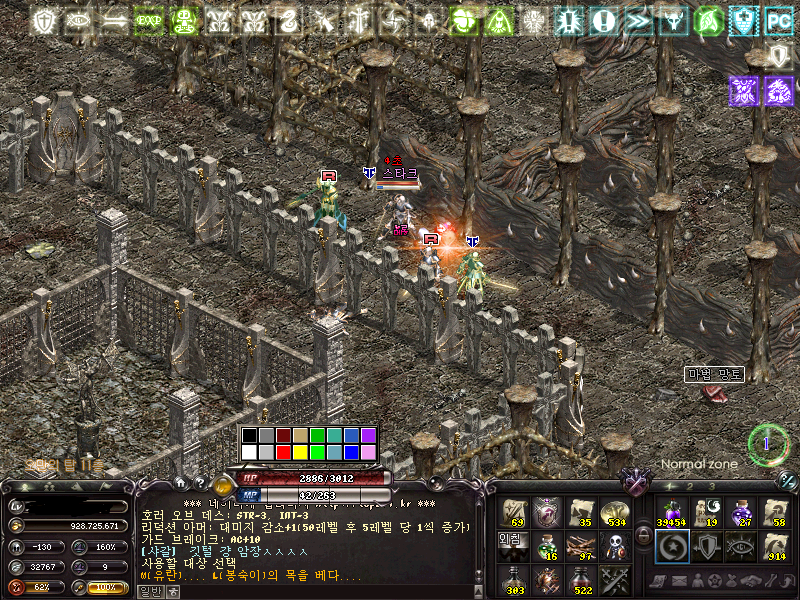Open the mail envelope menu icon
The height and width of the screenshot is (600, 800).
tap(680, 580)
